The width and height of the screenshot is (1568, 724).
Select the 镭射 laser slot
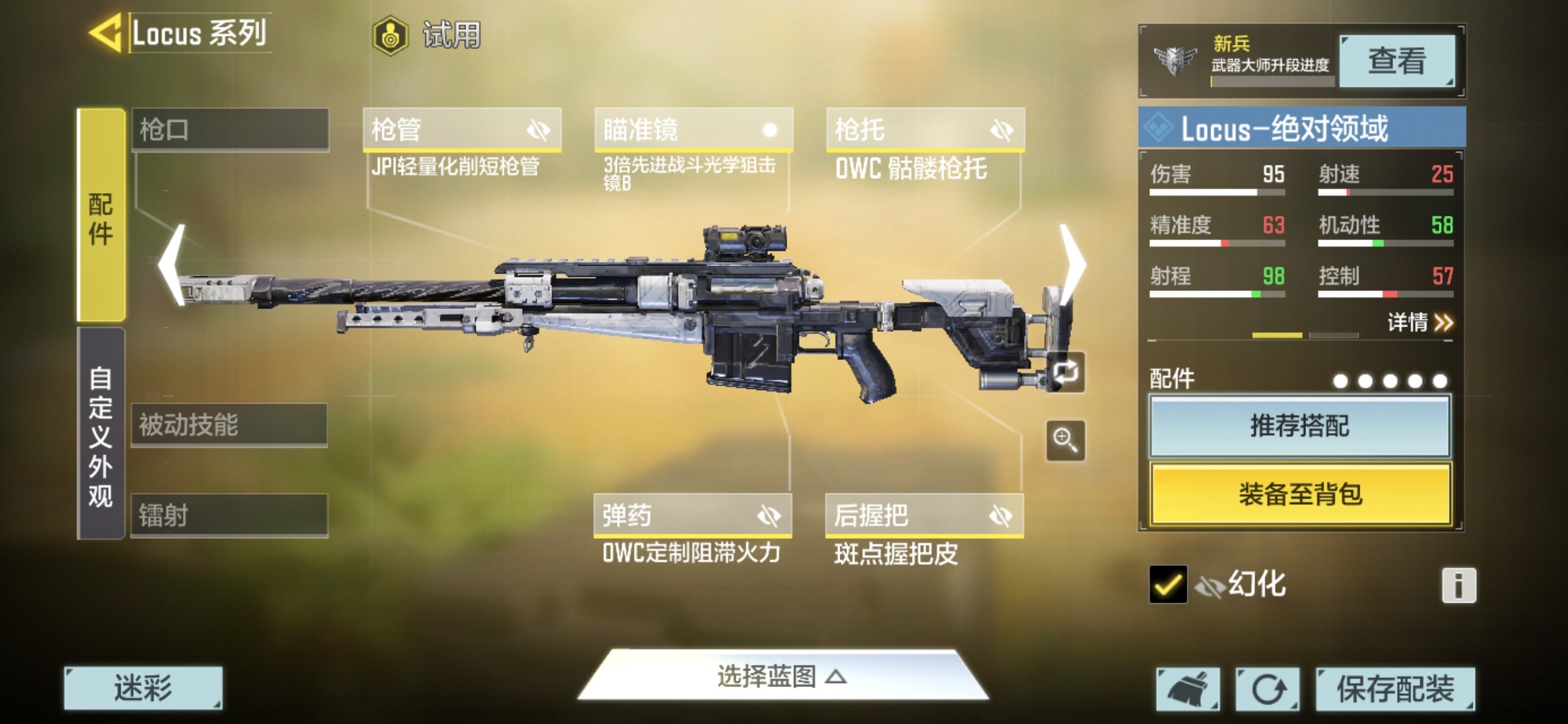(229, 516)
